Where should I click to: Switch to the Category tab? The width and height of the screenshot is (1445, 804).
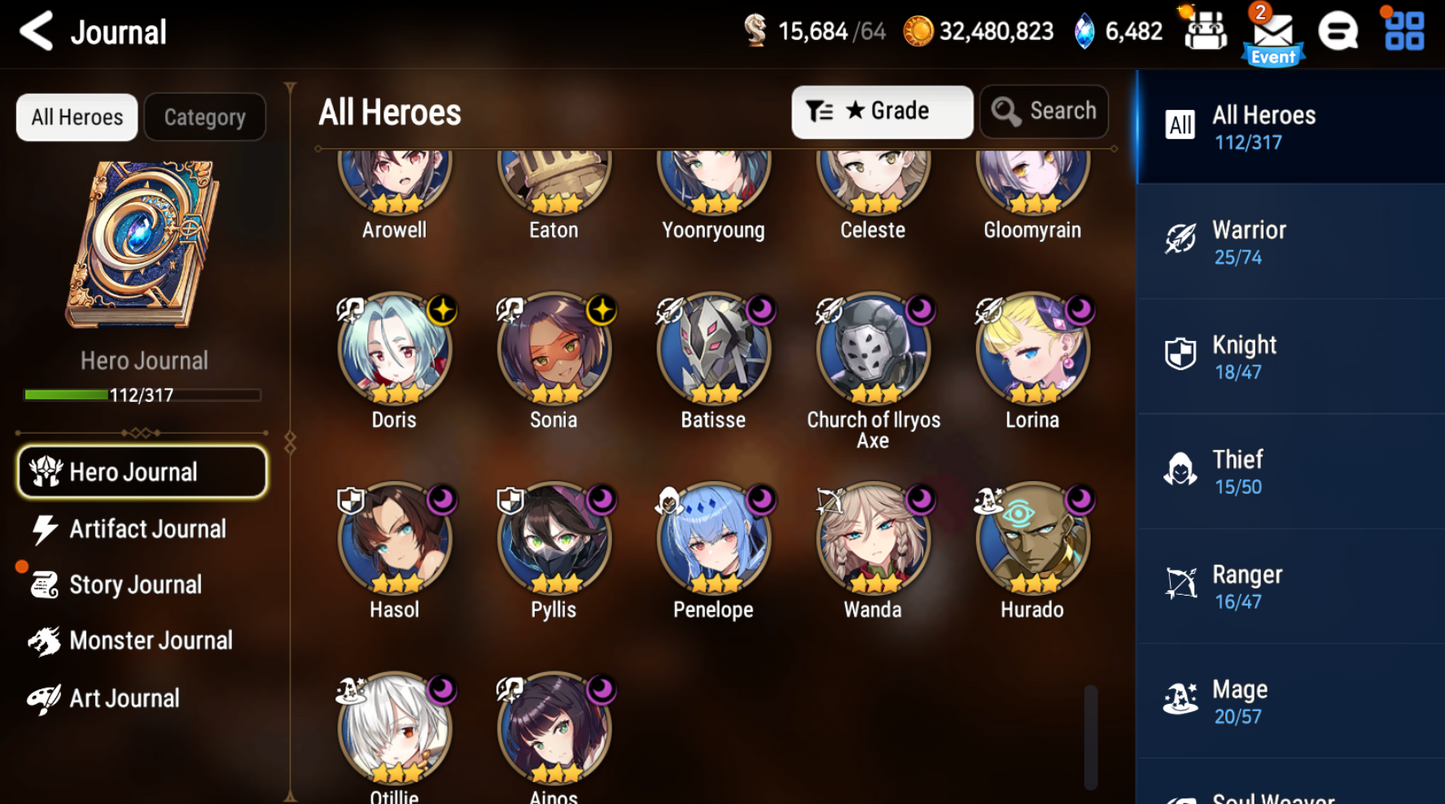coord(204,117)
